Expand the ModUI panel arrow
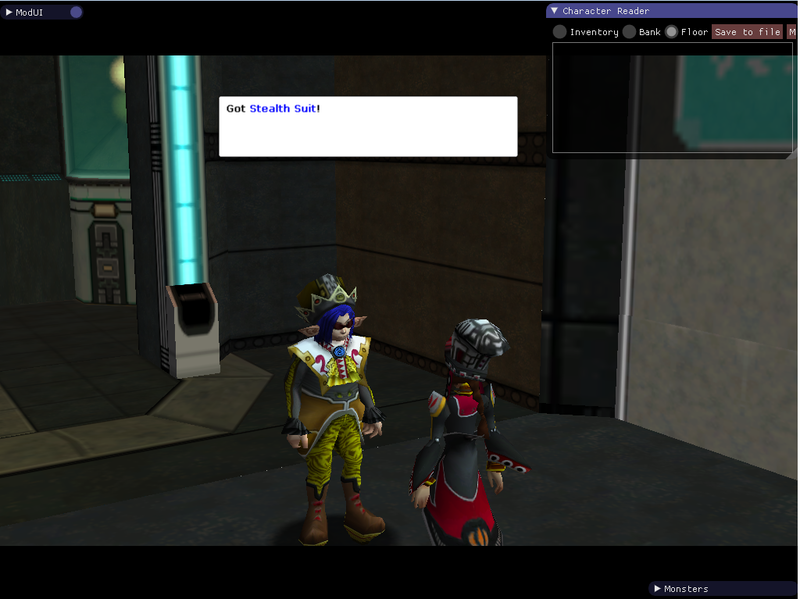800x599 pixels. pyautogui.click(x=9, y=12)
